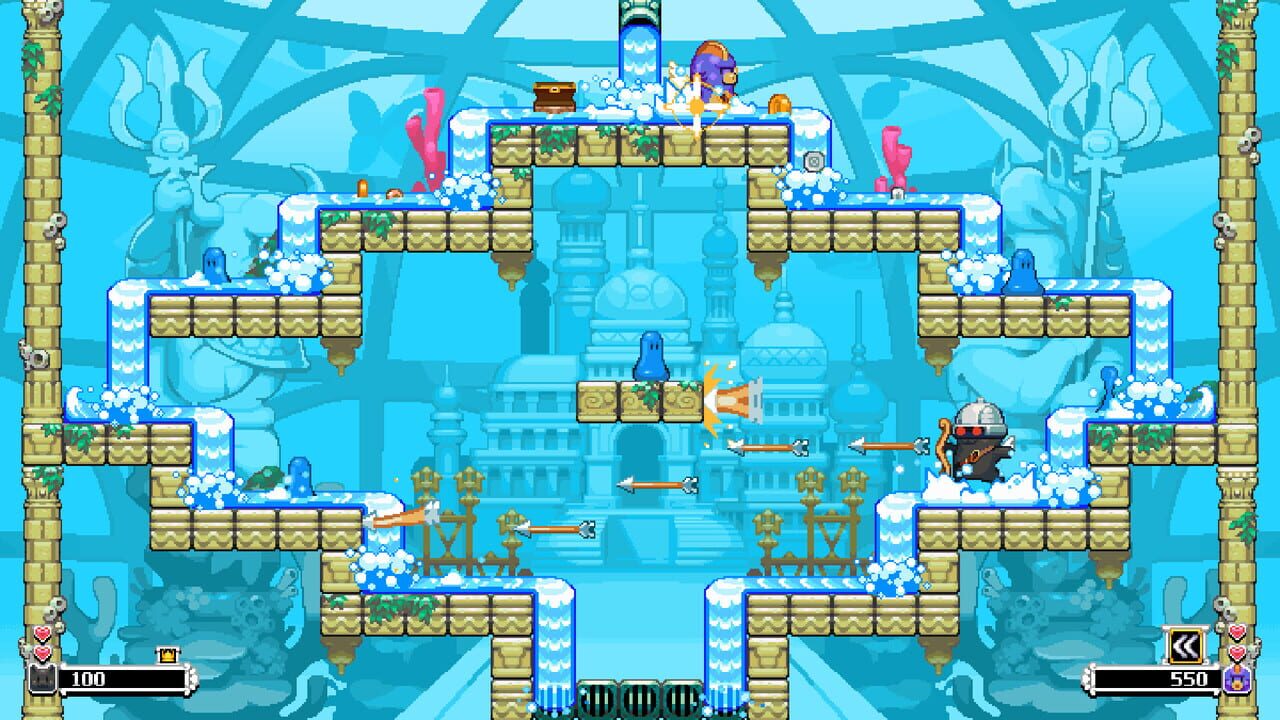This screenshot has height=720, width=1280.
Task: Click the treasure chest on the top platform
Action: 554,94
